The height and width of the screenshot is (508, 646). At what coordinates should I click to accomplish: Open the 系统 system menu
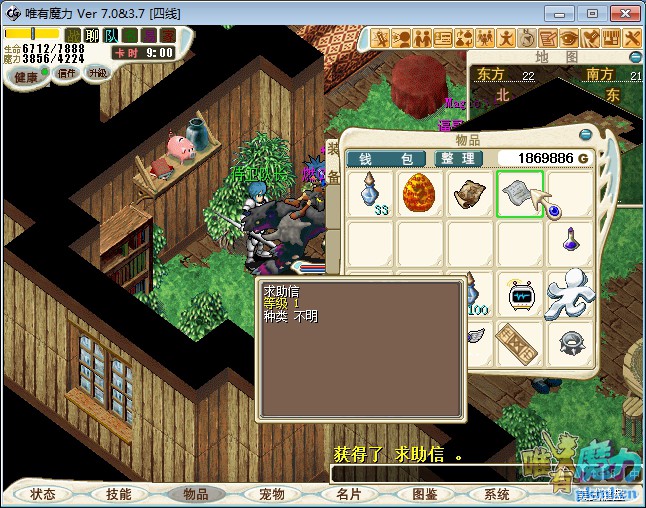tap(497, 494)
